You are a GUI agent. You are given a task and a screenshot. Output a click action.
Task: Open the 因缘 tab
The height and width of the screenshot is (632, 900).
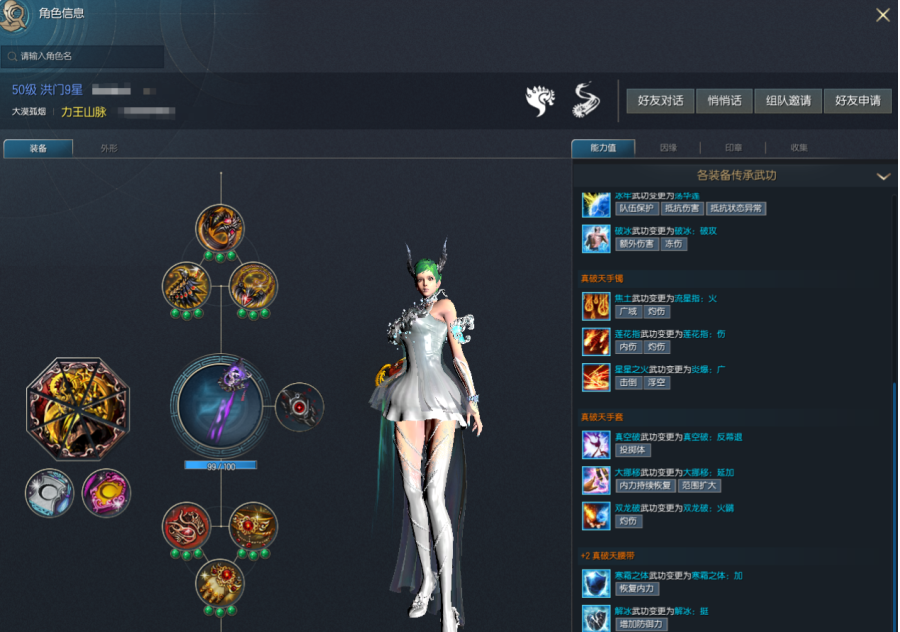click(x=668, y=148)
